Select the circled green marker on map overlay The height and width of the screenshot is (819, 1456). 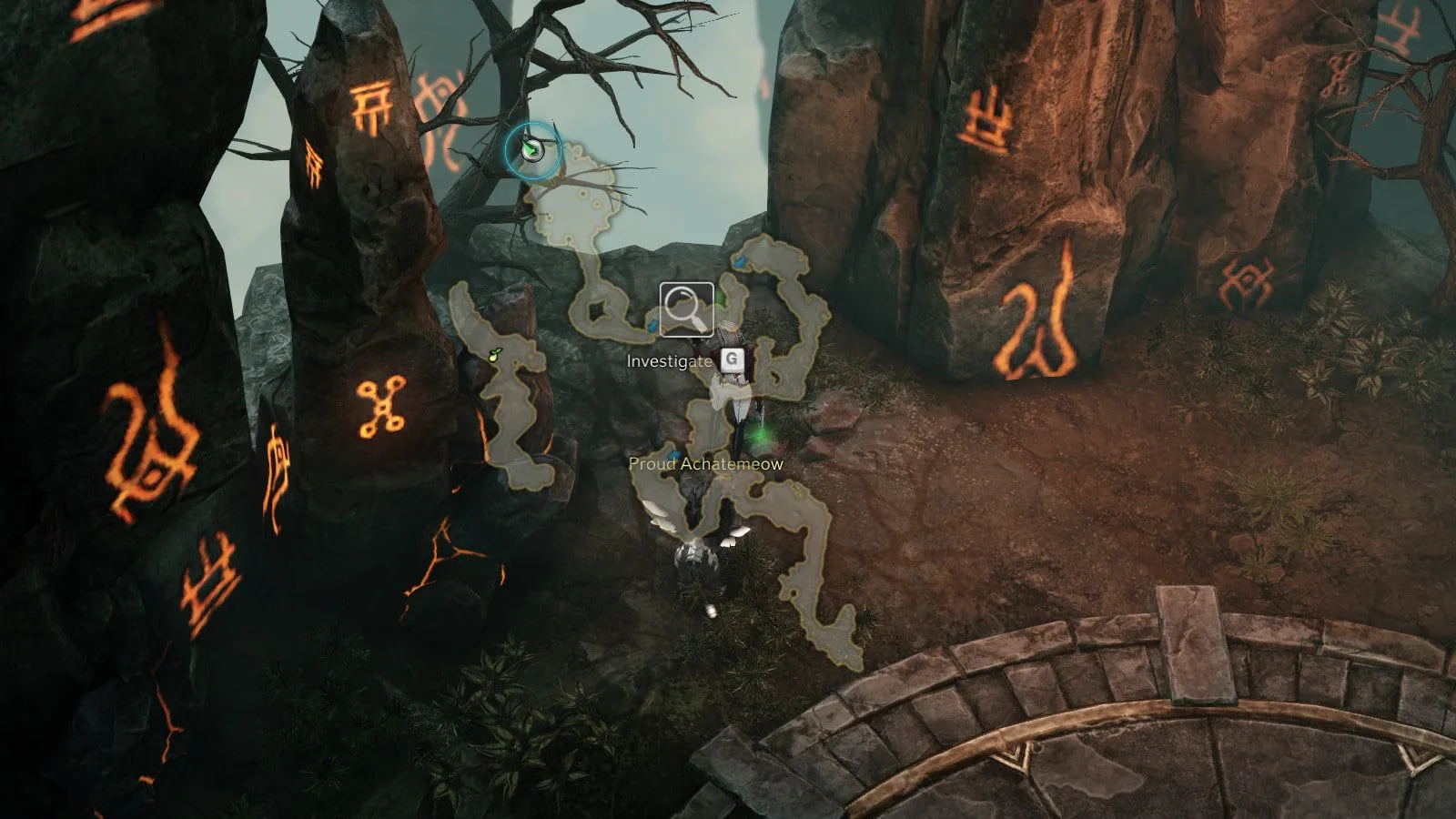coord(531,147)
